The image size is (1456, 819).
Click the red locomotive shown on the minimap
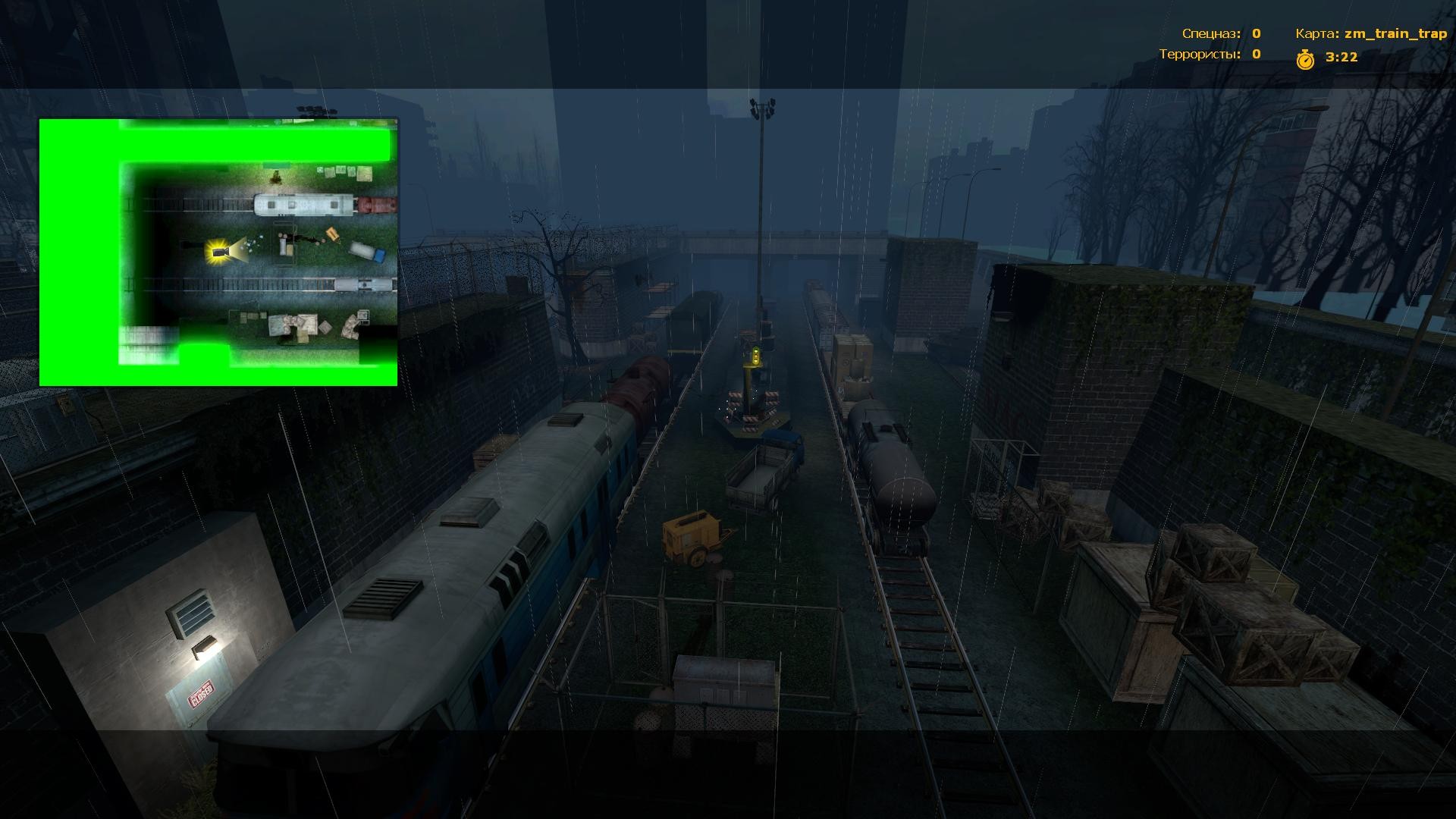click(x=377, y=205)
